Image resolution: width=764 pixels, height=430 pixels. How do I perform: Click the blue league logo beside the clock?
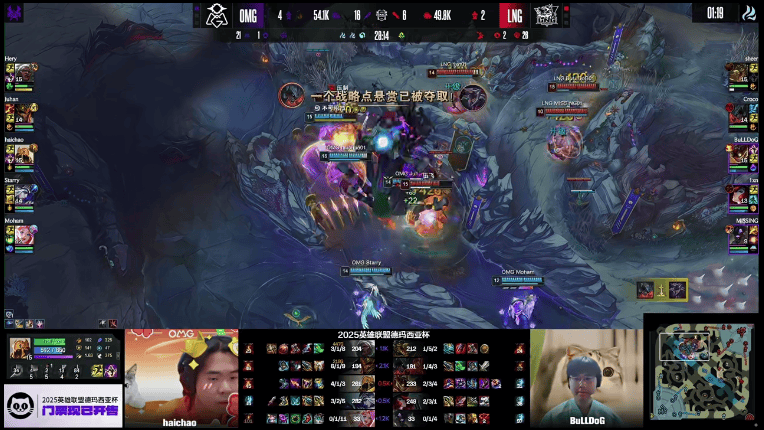748,13
